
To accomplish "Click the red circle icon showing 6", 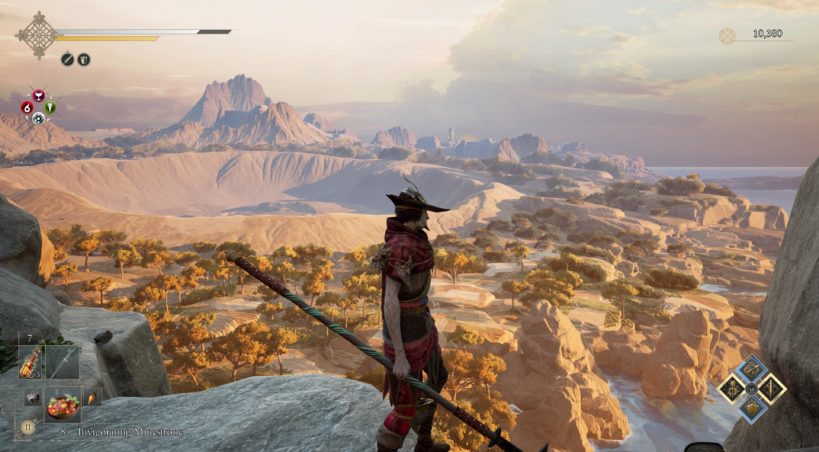I will pos(28,107).
